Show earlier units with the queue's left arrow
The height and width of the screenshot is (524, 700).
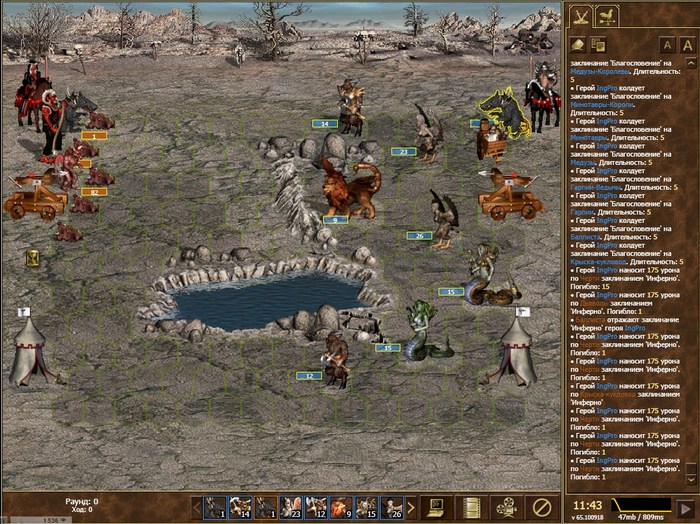point(196,507)
